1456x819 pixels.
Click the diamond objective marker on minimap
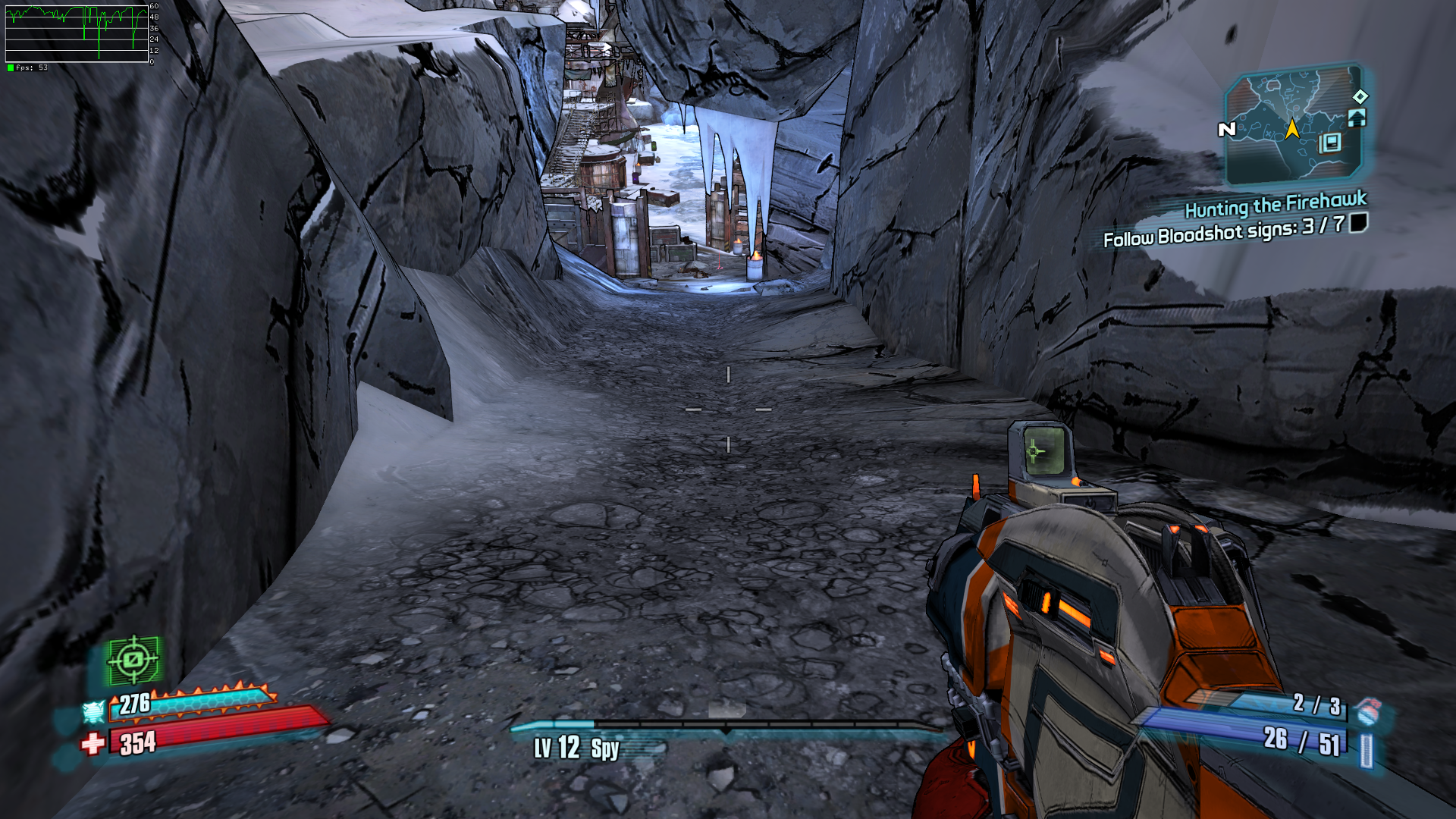click(1360, 96)
